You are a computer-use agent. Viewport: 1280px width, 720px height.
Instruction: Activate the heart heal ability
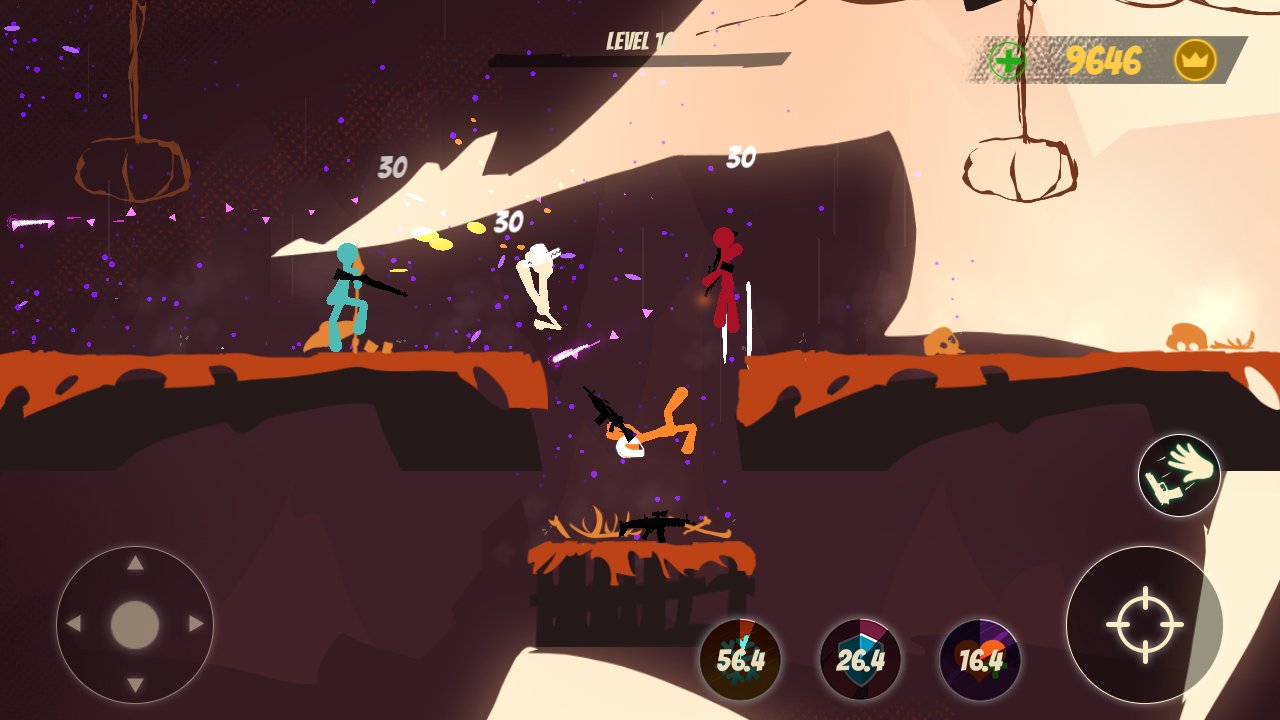[980, 659]
